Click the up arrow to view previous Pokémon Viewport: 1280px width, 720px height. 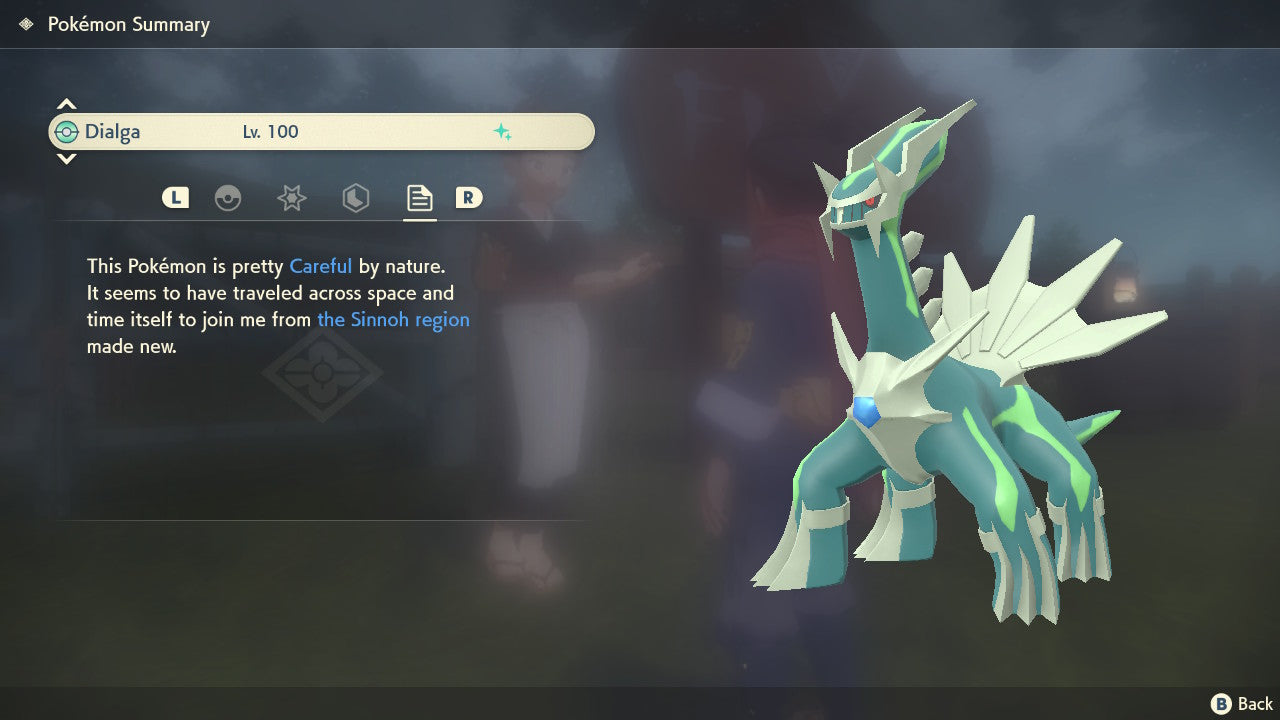click(x=66, y=103)
